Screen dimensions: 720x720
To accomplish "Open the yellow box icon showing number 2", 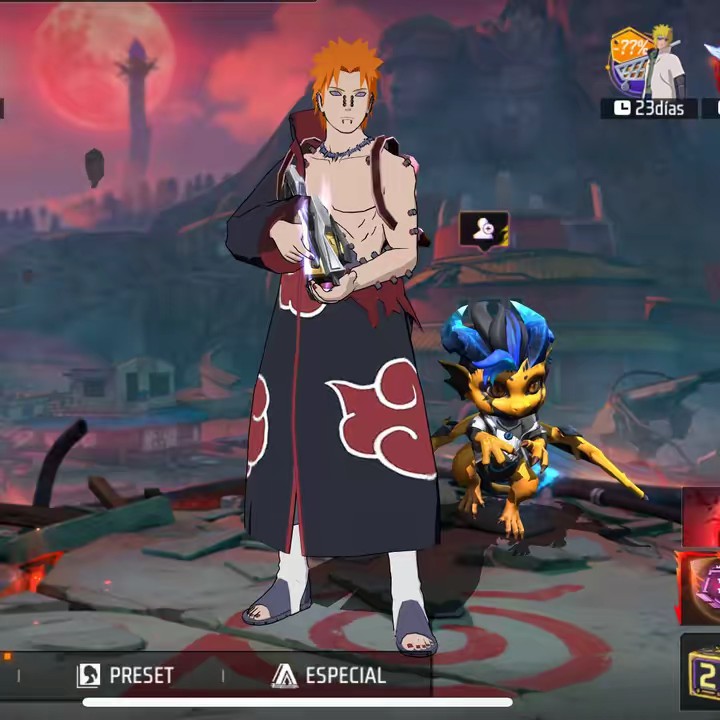I will point(703,670).
